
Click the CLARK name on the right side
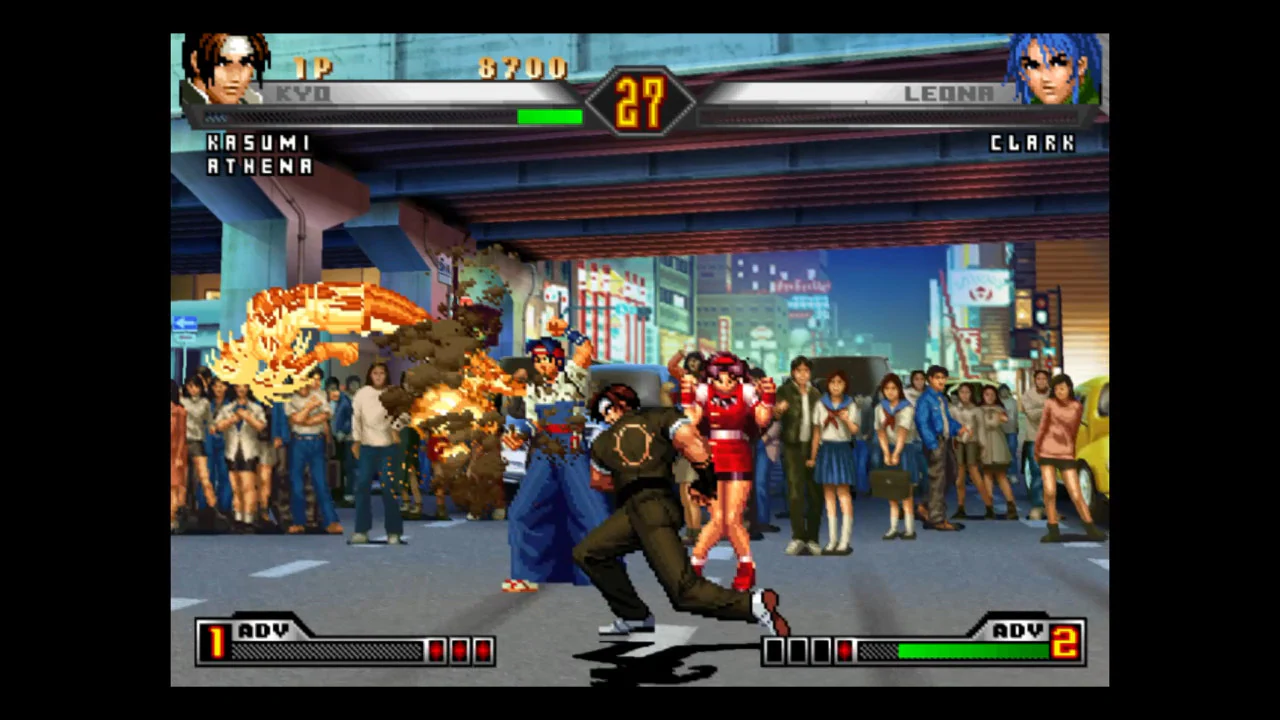click(1033, 143)
